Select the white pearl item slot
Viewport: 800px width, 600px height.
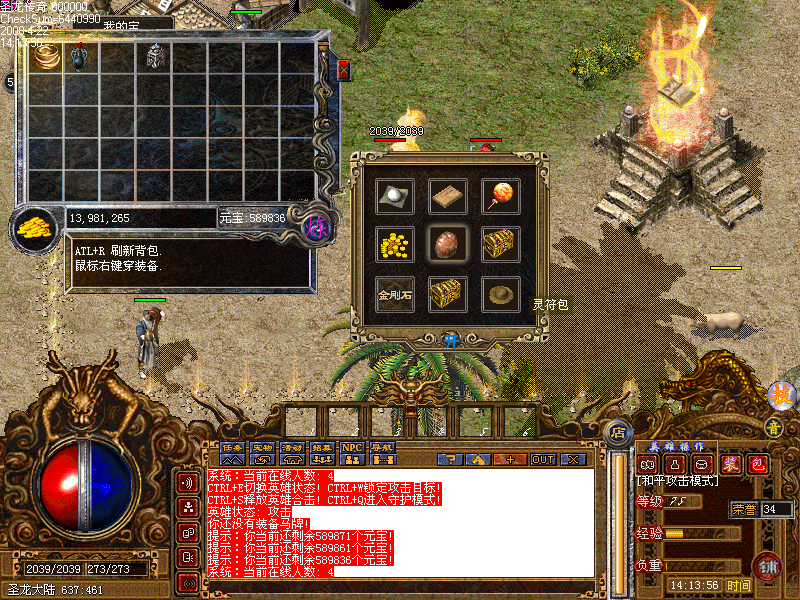point(395,196)
